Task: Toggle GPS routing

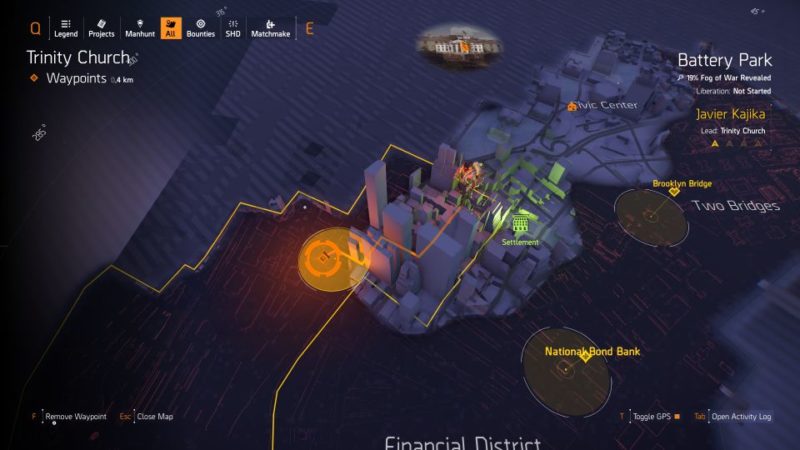Action: coord(655,416)
